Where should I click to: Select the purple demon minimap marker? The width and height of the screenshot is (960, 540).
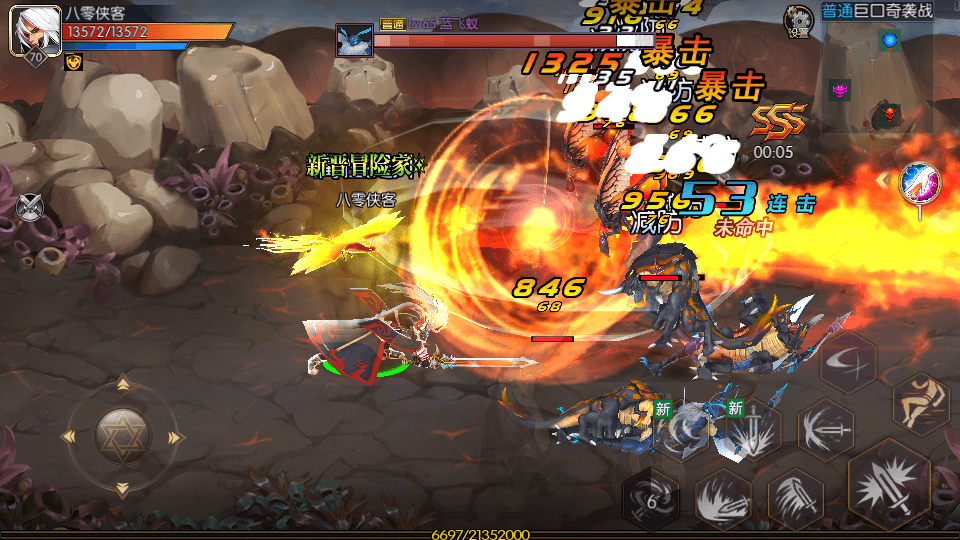pyautogui.click(x=840, y=90)
